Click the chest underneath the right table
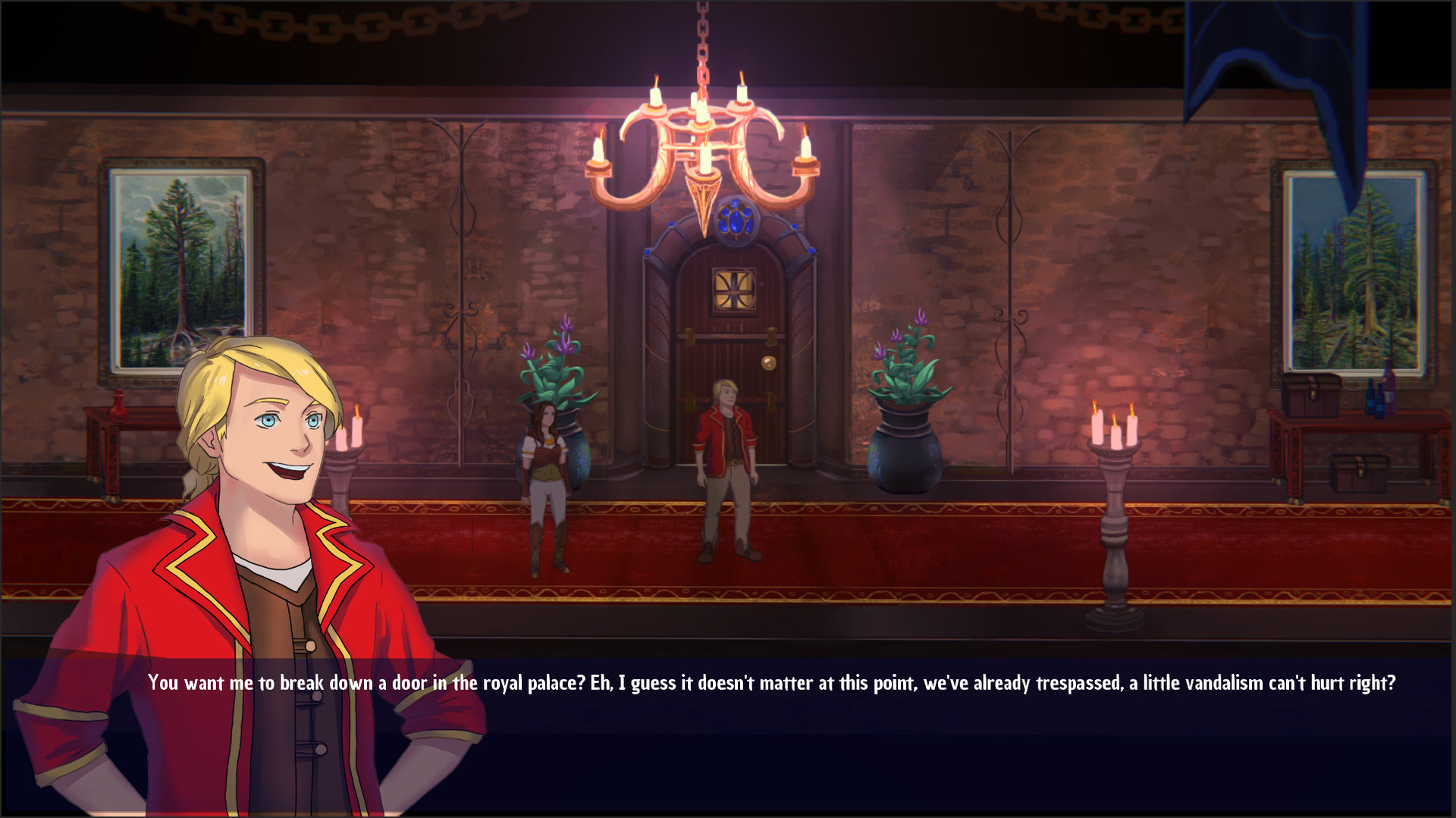Screen dimensions: 1456x818 (1358, 473)
